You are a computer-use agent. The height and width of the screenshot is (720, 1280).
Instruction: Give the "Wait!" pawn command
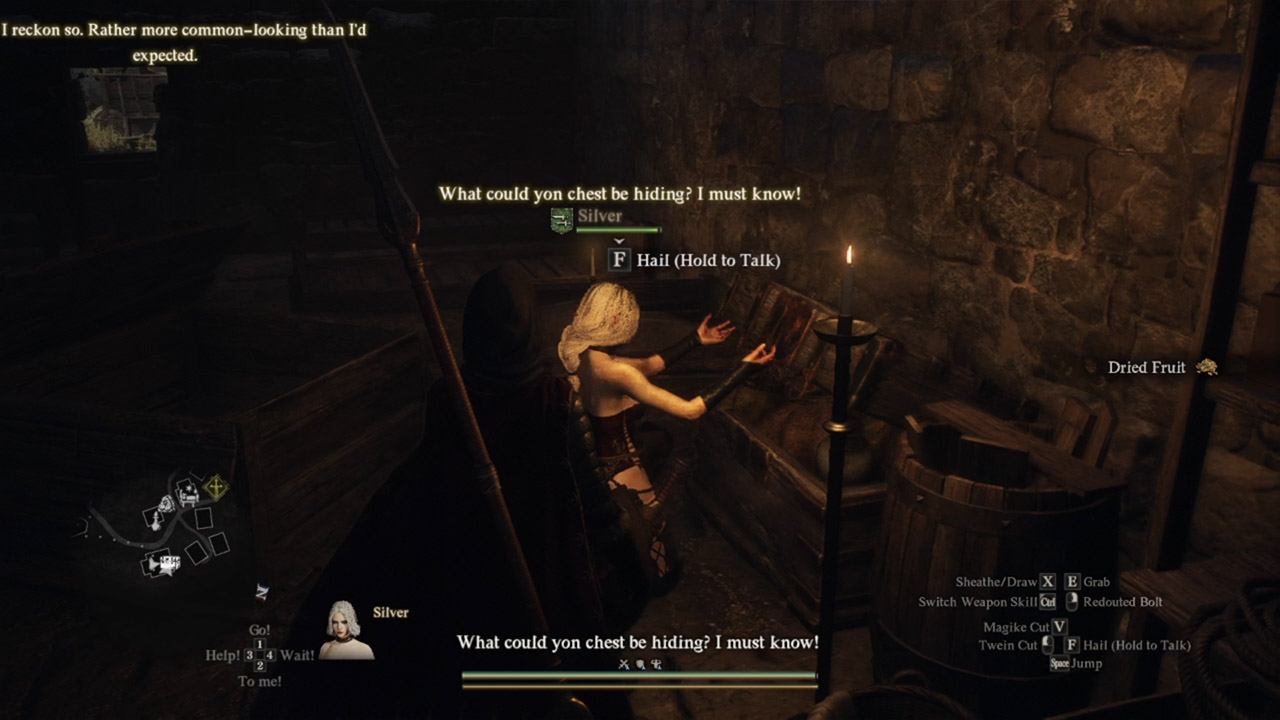click(x=297, y=655)
